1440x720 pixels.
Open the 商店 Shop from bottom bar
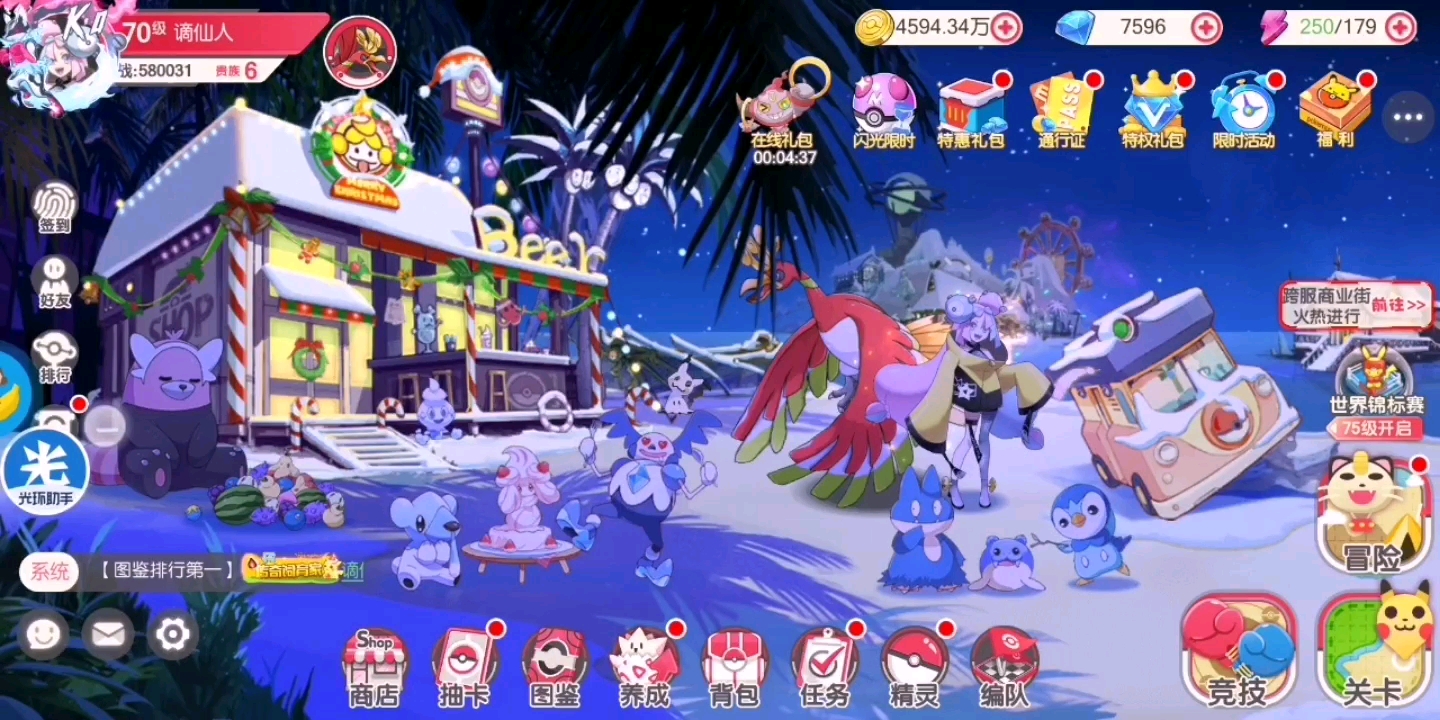pos(372,665)
